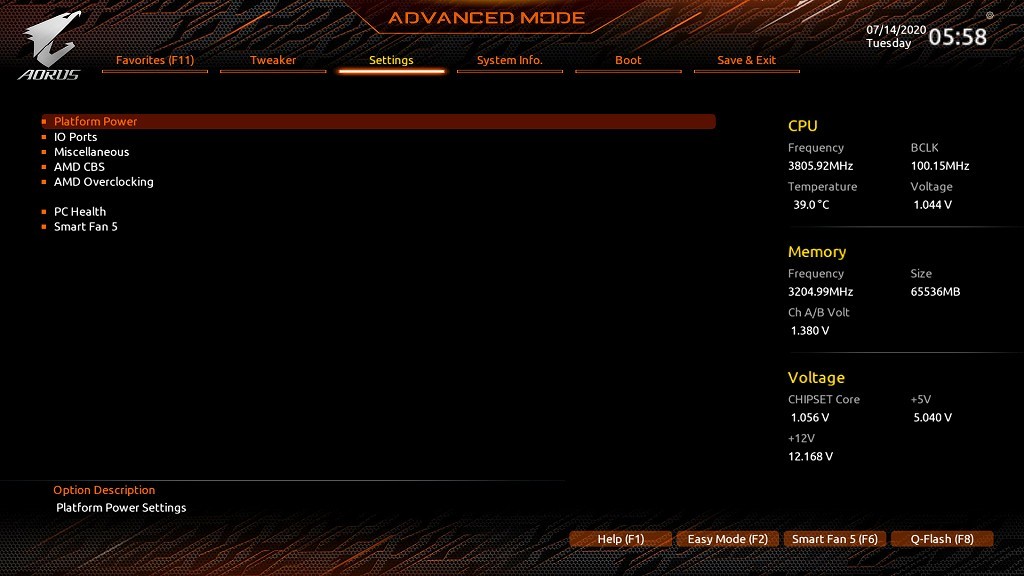Viewport: 1024px width, 576px height.
Task: Open the Favorites (F11) tab
Action: tap(155, 60)
